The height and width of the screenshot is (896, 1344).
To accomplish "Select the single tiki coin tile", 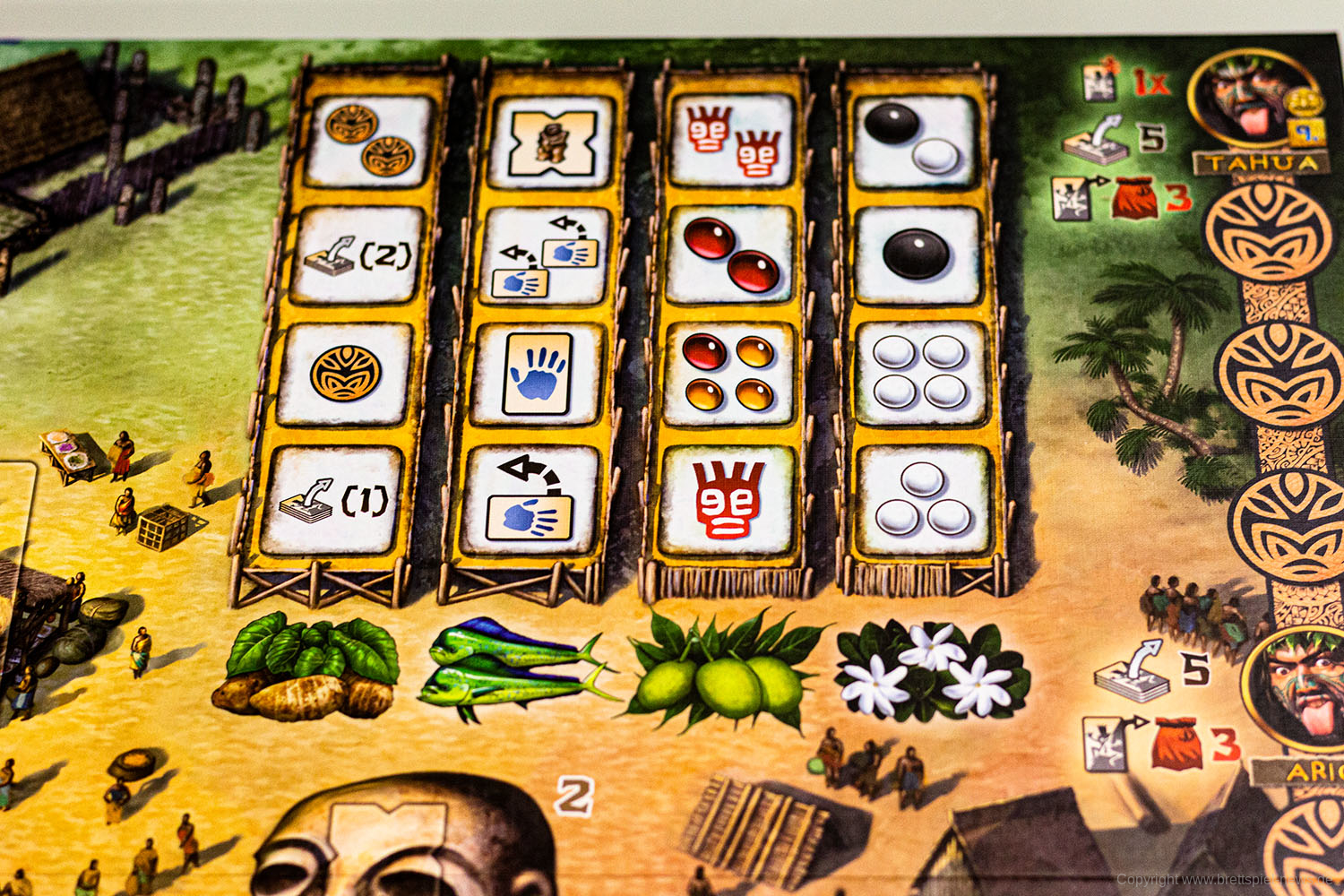I will click(346, 374).
